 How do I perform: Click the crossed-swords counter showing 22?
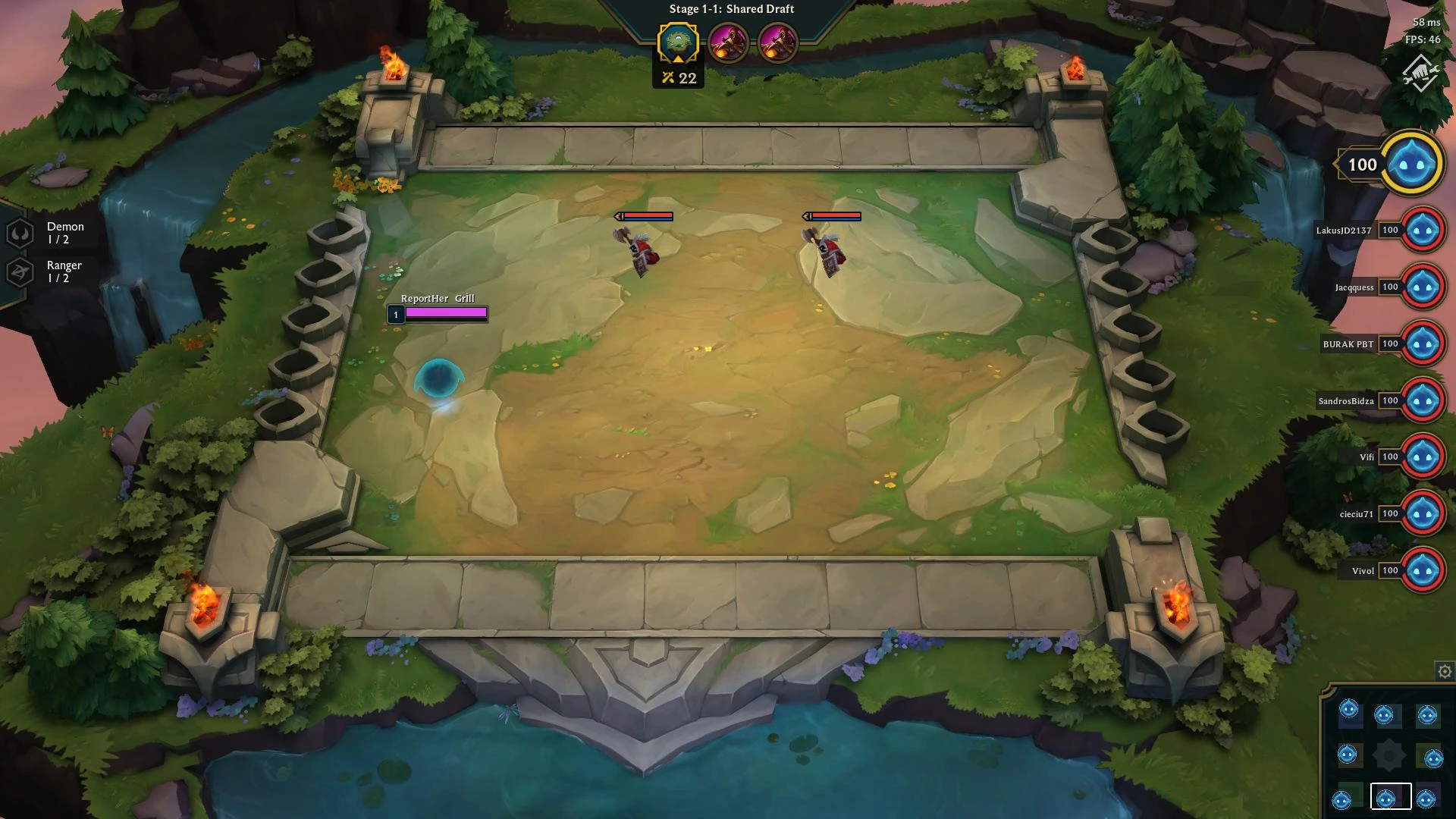pyautogui.click(x=677, y=77)
